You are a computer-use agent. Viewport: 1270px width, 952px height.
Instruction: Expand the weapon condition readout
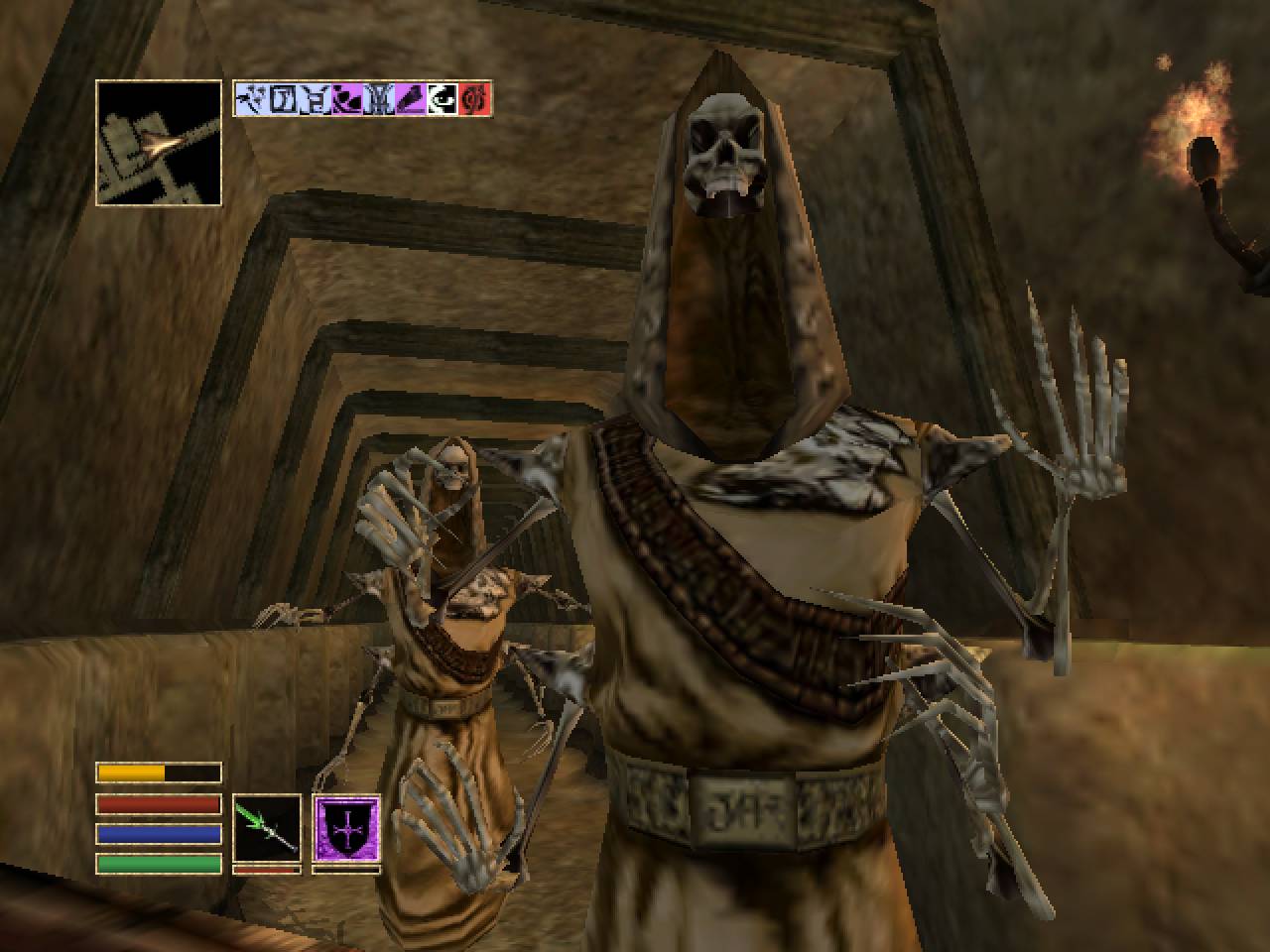point(266,868)
